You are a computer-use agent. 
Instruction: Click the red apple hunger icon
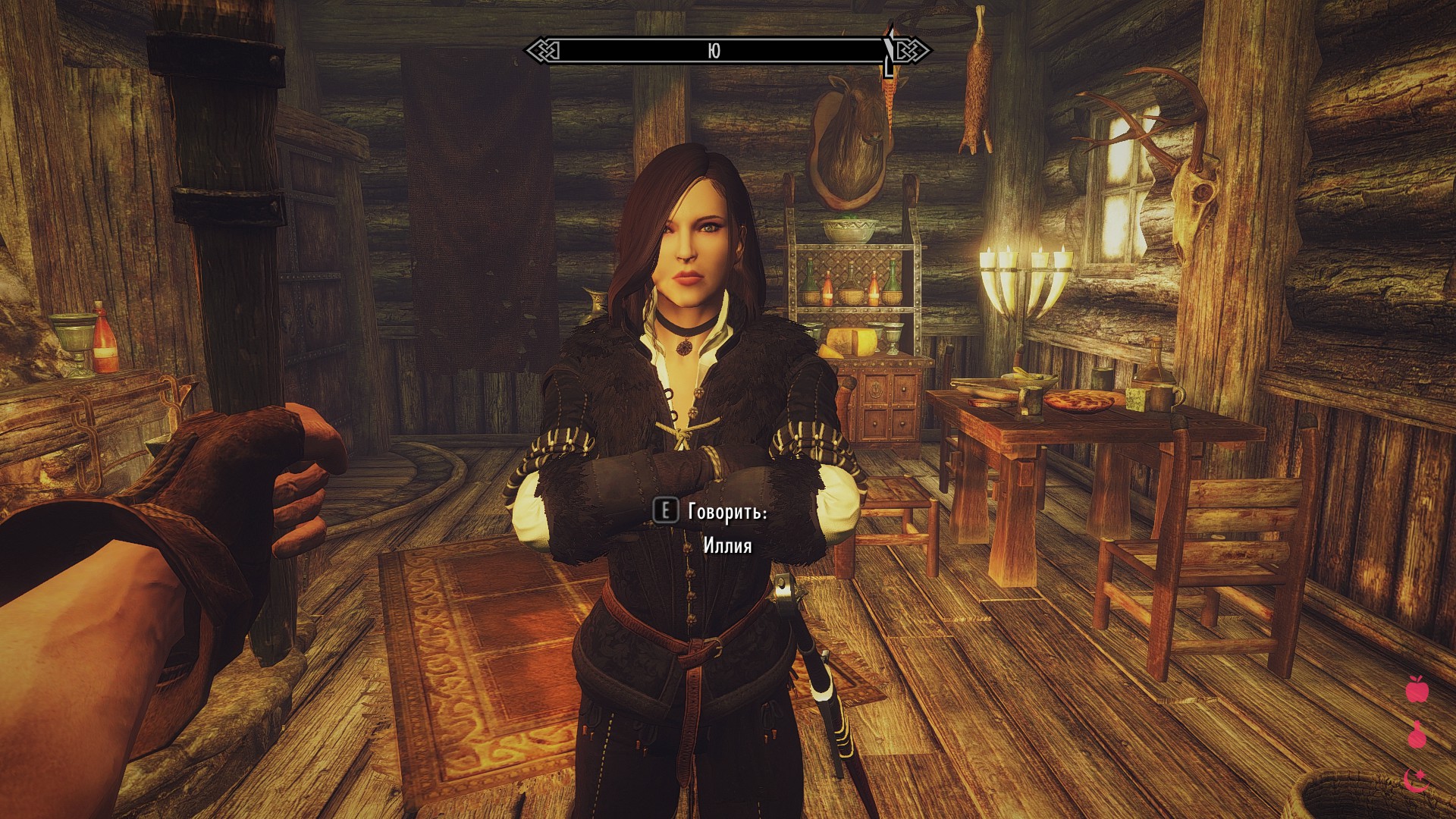click(1417, 689)
